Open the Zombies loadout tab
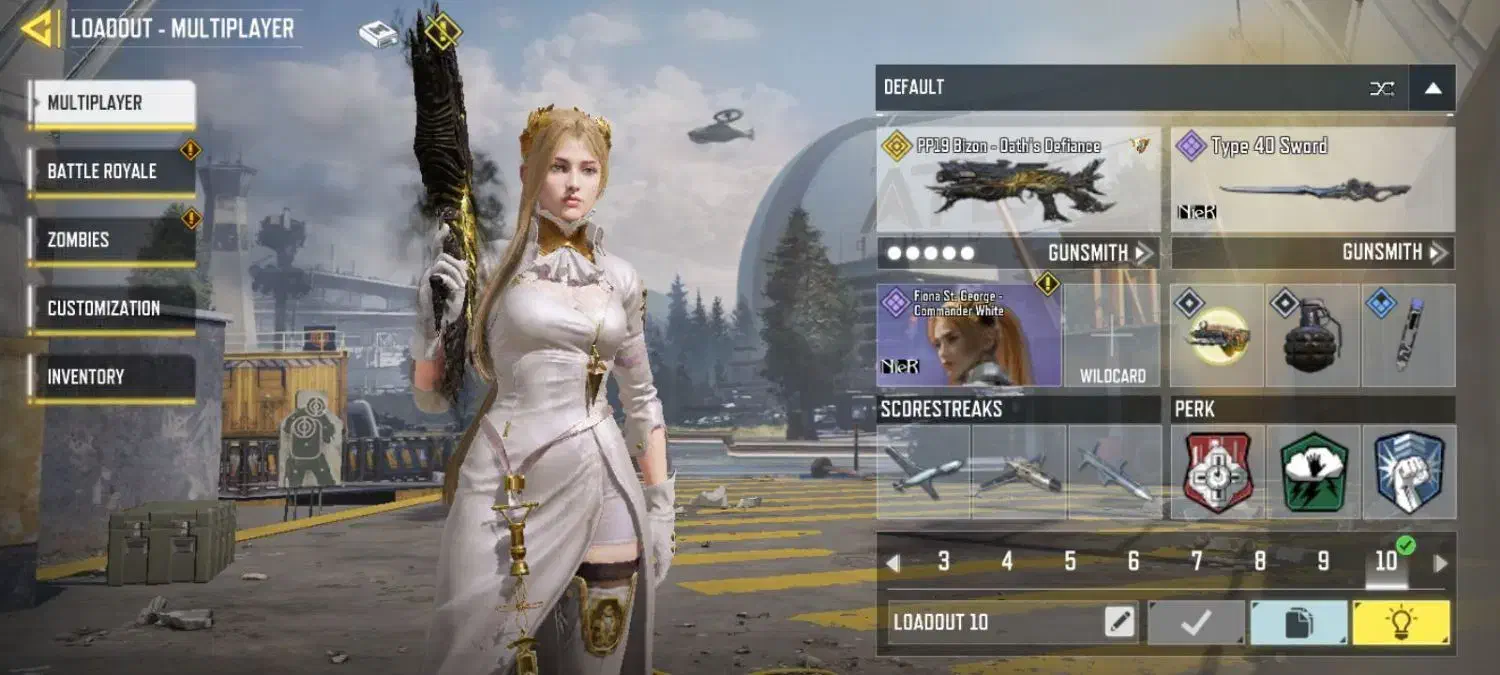Screen dimensions: 1500x675 coord(111,240)
